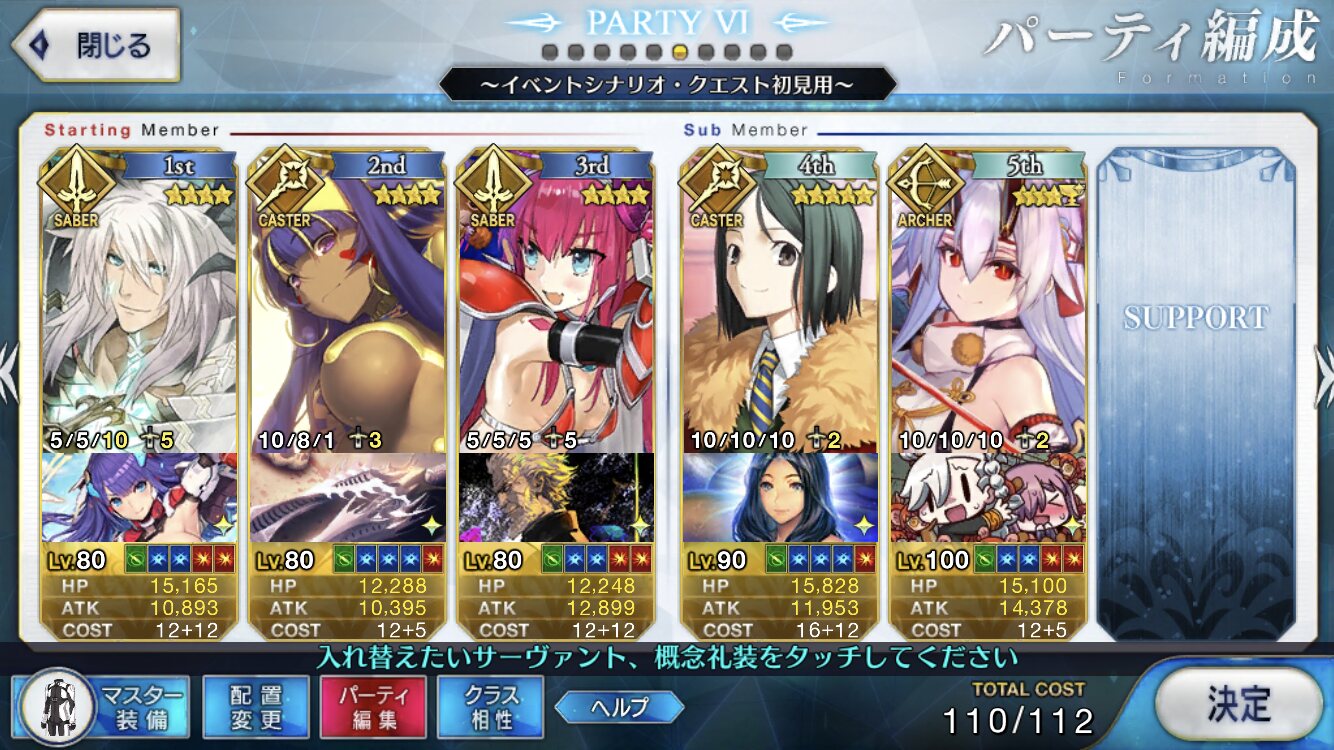The image size is (1334, 750).
Task: Select パーティ編集 party edit
Action: coord(373,706)
